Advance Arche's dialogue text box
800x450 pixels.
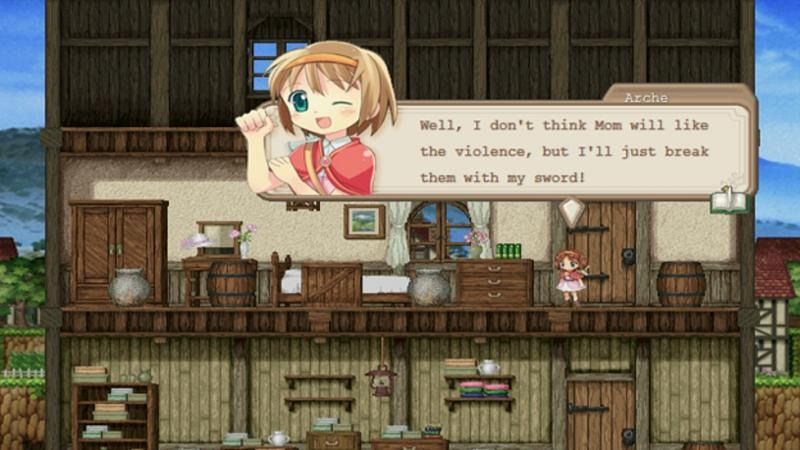(x=560, y=152)
